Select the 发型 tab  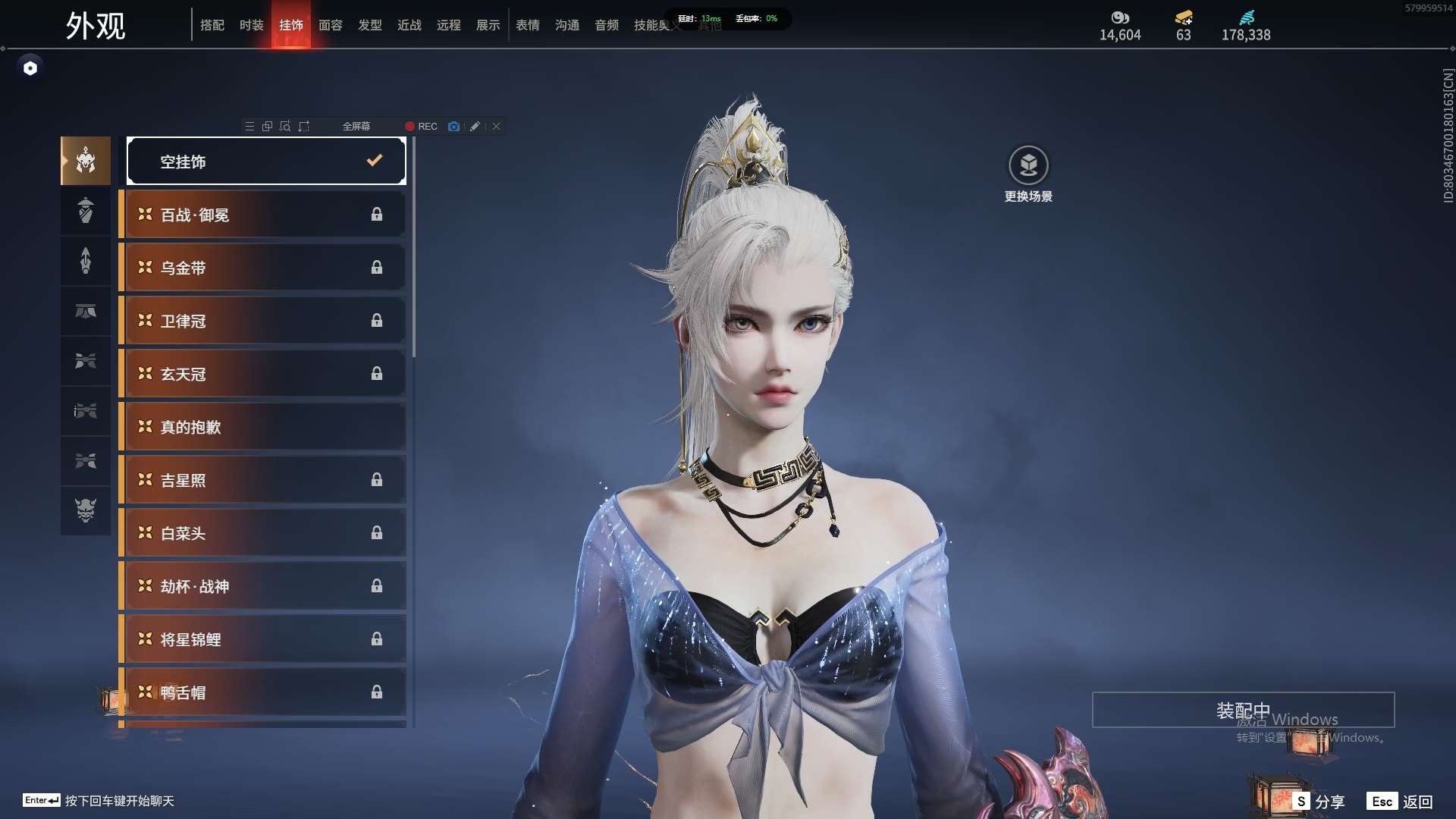[x=369, y=25]
